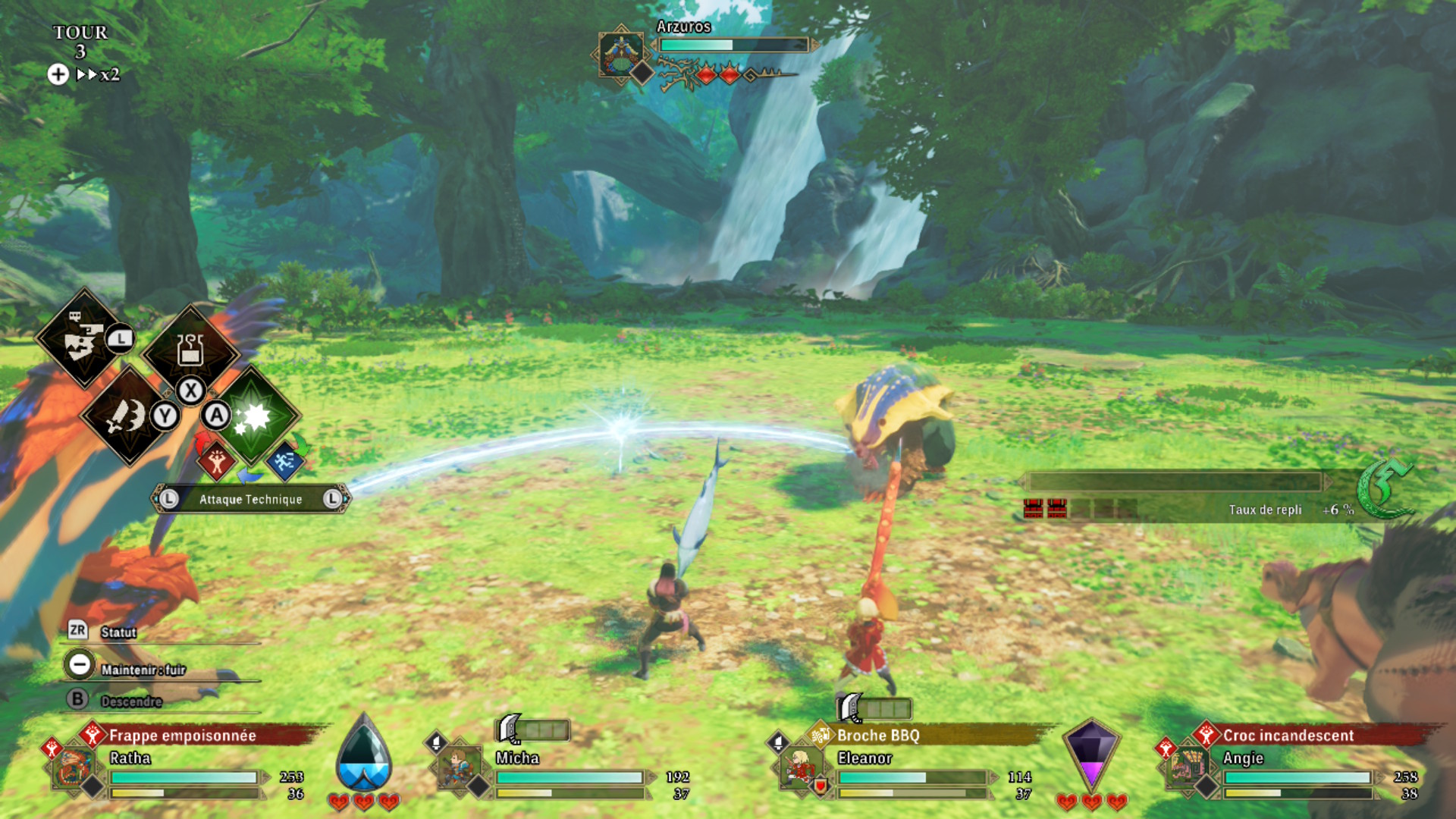This screenshot has width=1456, height=819.
Task: Select the monster command diamond
Action: pyautogui.click(x=83, y=339)
